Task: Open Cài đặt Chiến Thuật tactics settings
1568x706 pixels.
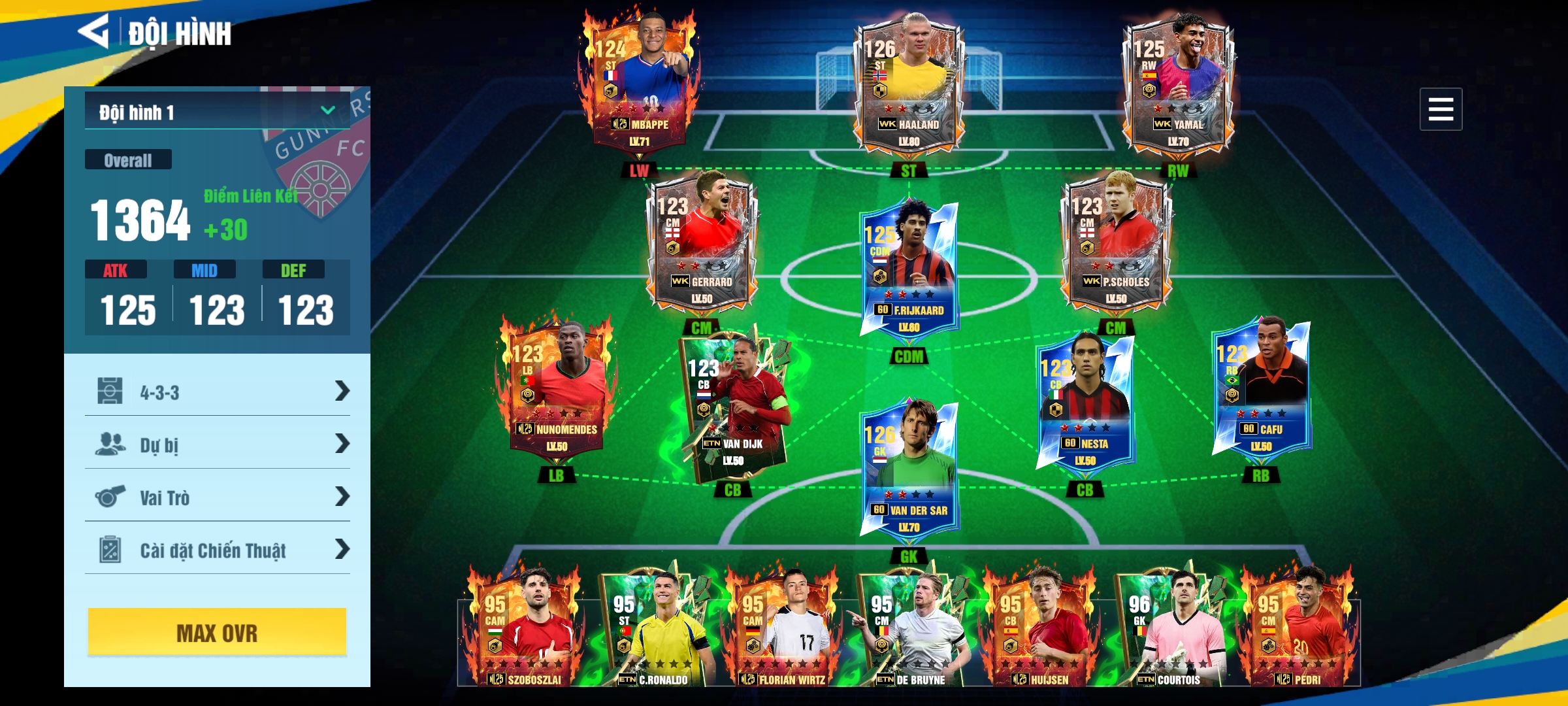Action: (217, 550)
